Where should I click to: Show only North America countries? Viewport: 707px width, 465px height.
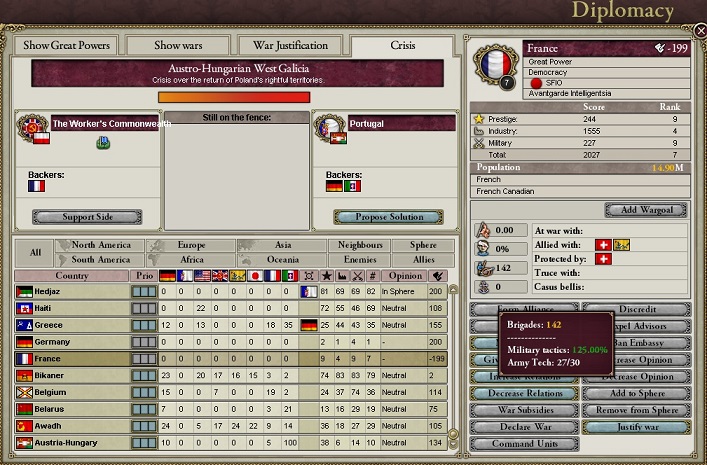[100, 245]
